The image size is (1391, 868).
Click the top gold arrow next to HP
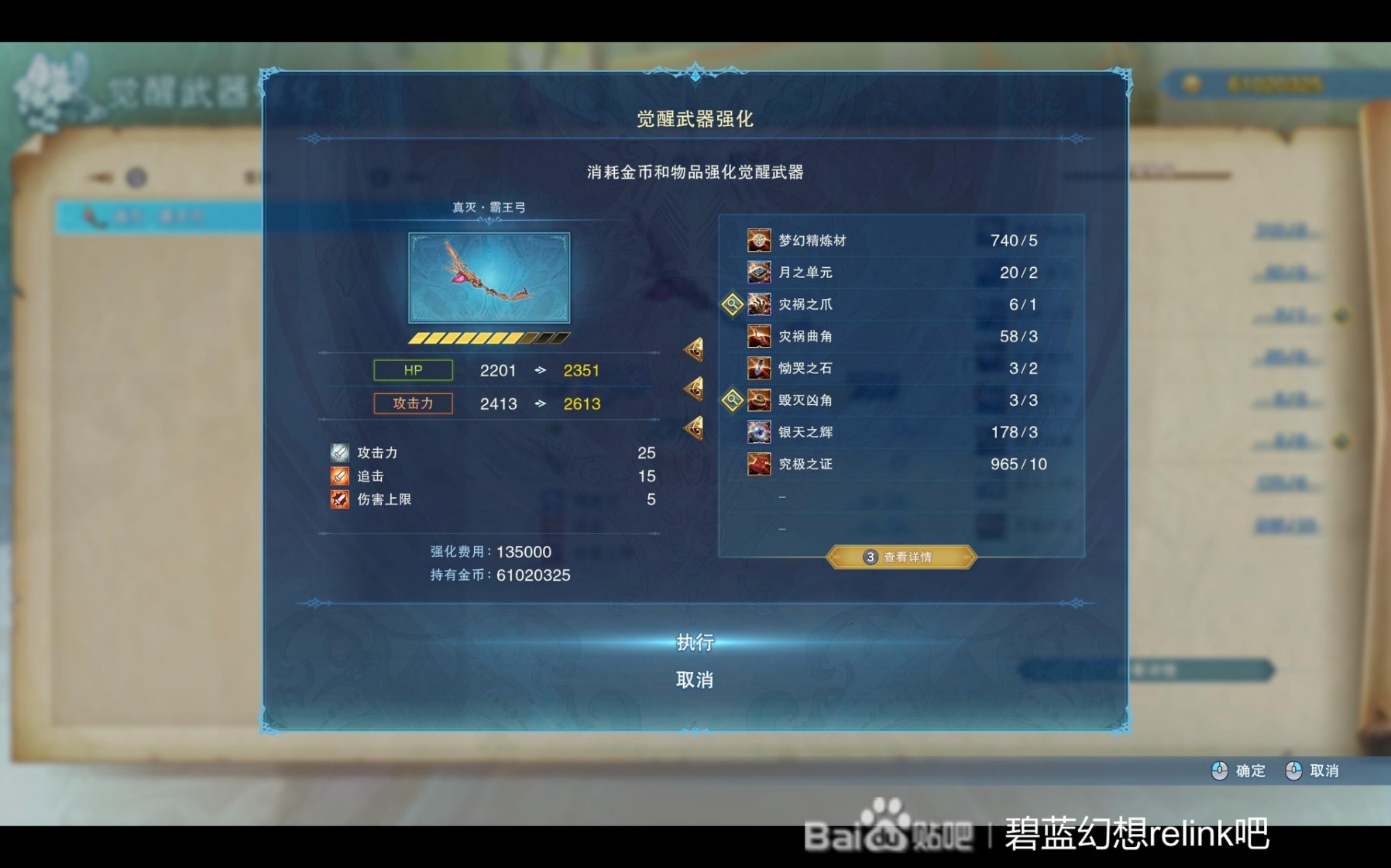(x=695, y=349)
